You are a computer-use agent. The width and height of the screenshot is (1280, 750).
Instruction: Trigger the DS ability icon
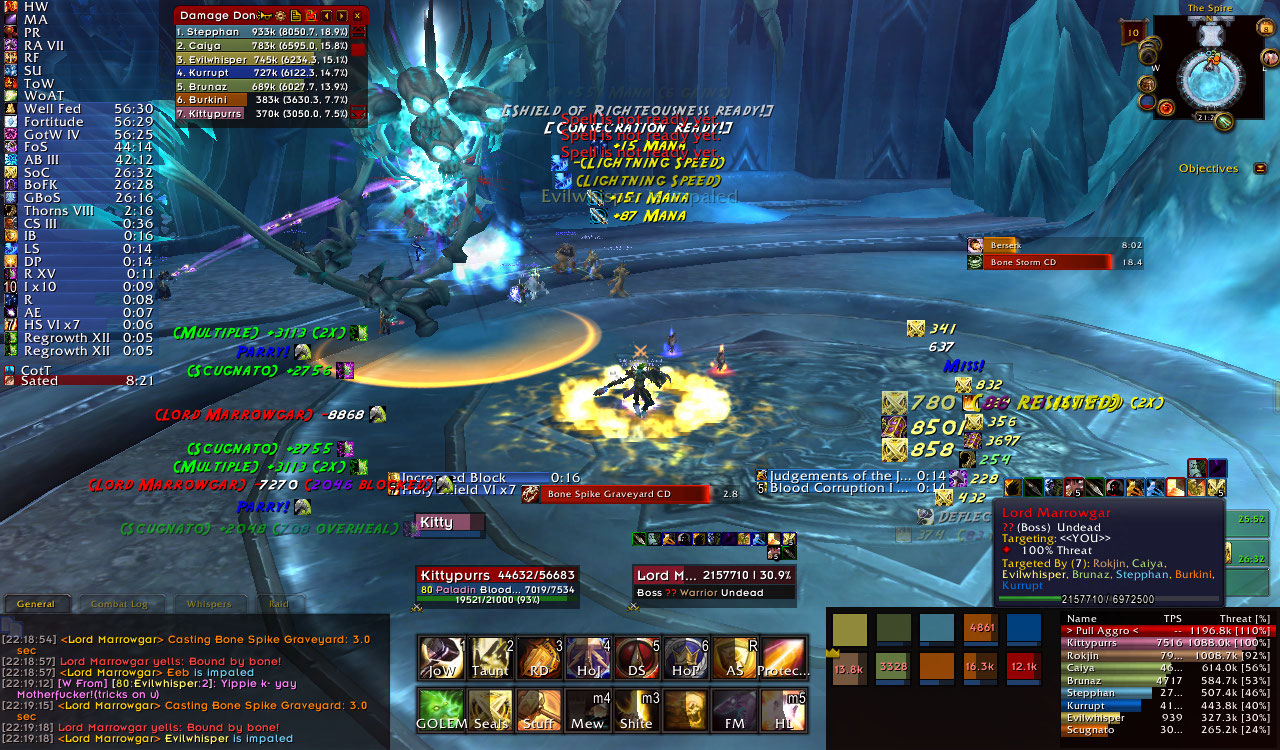636,657
